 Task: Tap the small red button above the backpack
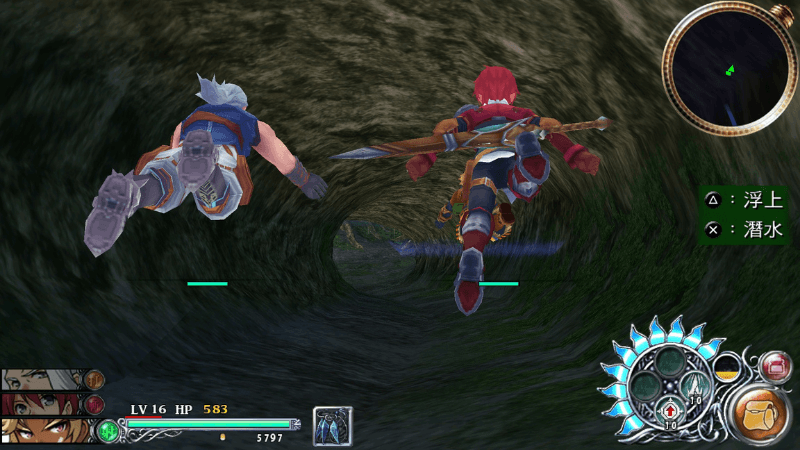pyautogui.click(x=775, y=366)
